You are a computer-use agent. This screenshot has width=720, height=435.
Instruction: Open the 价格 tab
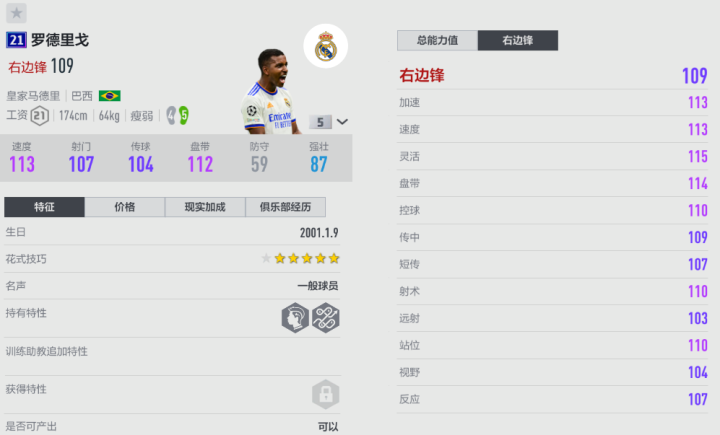click(124, 207)
